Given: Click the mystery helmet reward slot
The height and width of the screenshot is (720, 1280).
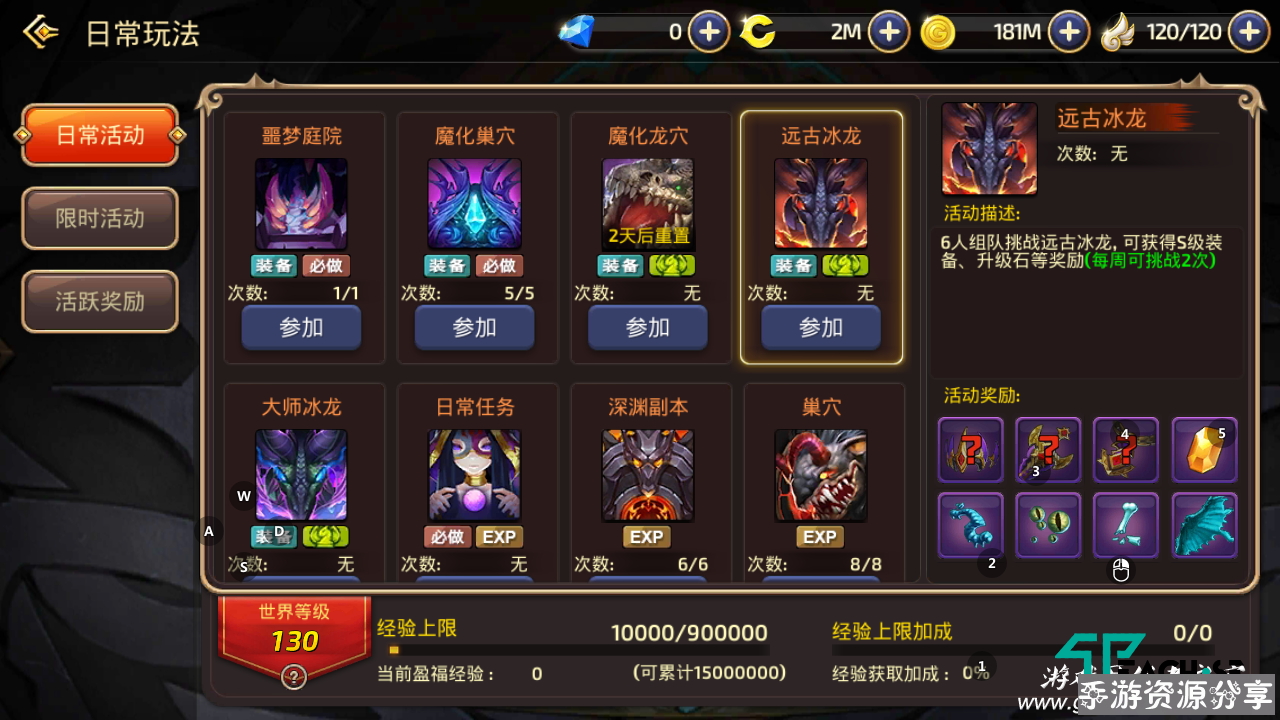Looking at the screenshot, I should click(970, 450).
